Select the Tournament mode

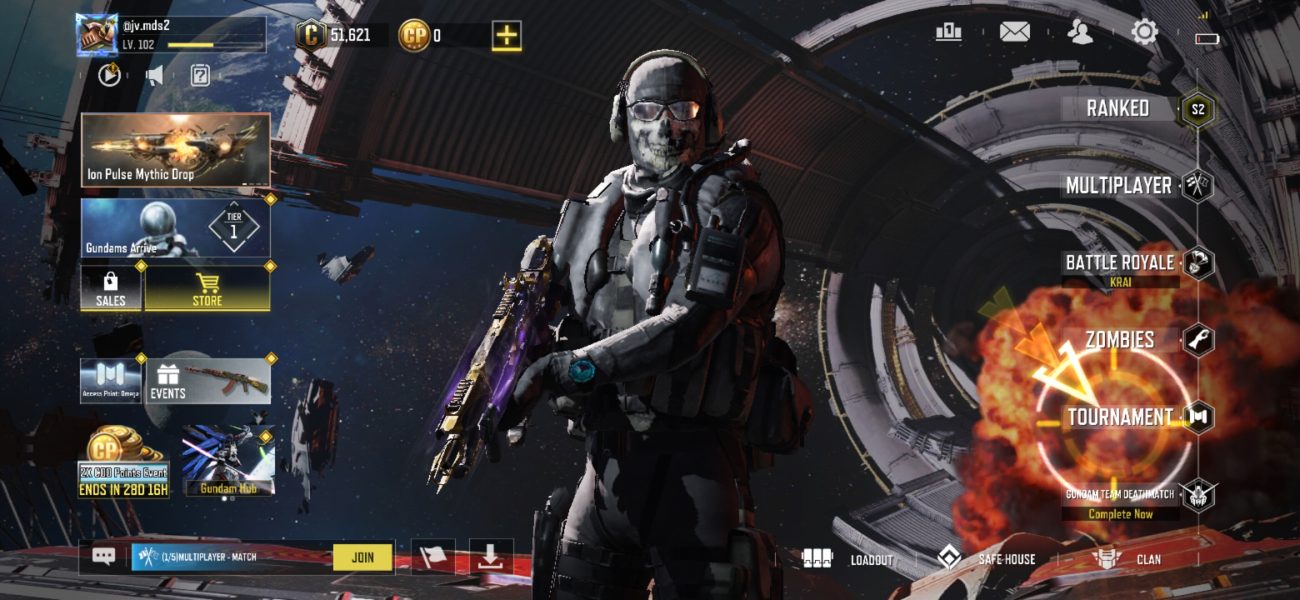pos(1120,417)
